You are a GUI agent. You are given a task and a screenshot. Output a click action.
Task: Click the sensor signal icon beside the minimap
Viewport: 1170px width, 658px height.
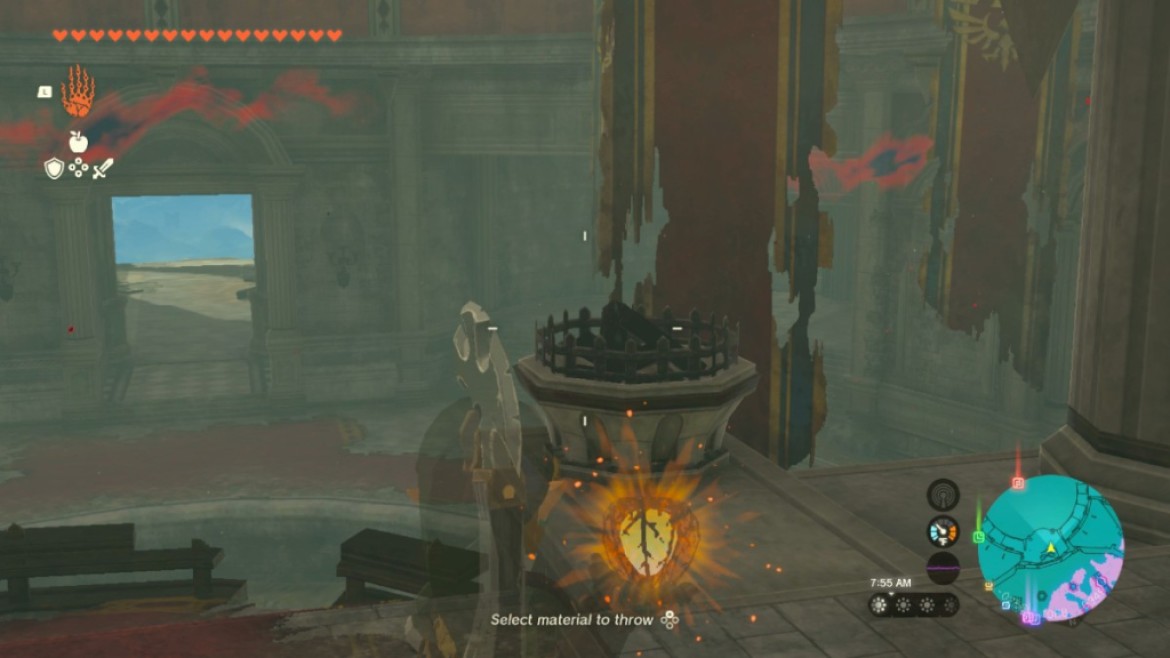pos(942,494)
